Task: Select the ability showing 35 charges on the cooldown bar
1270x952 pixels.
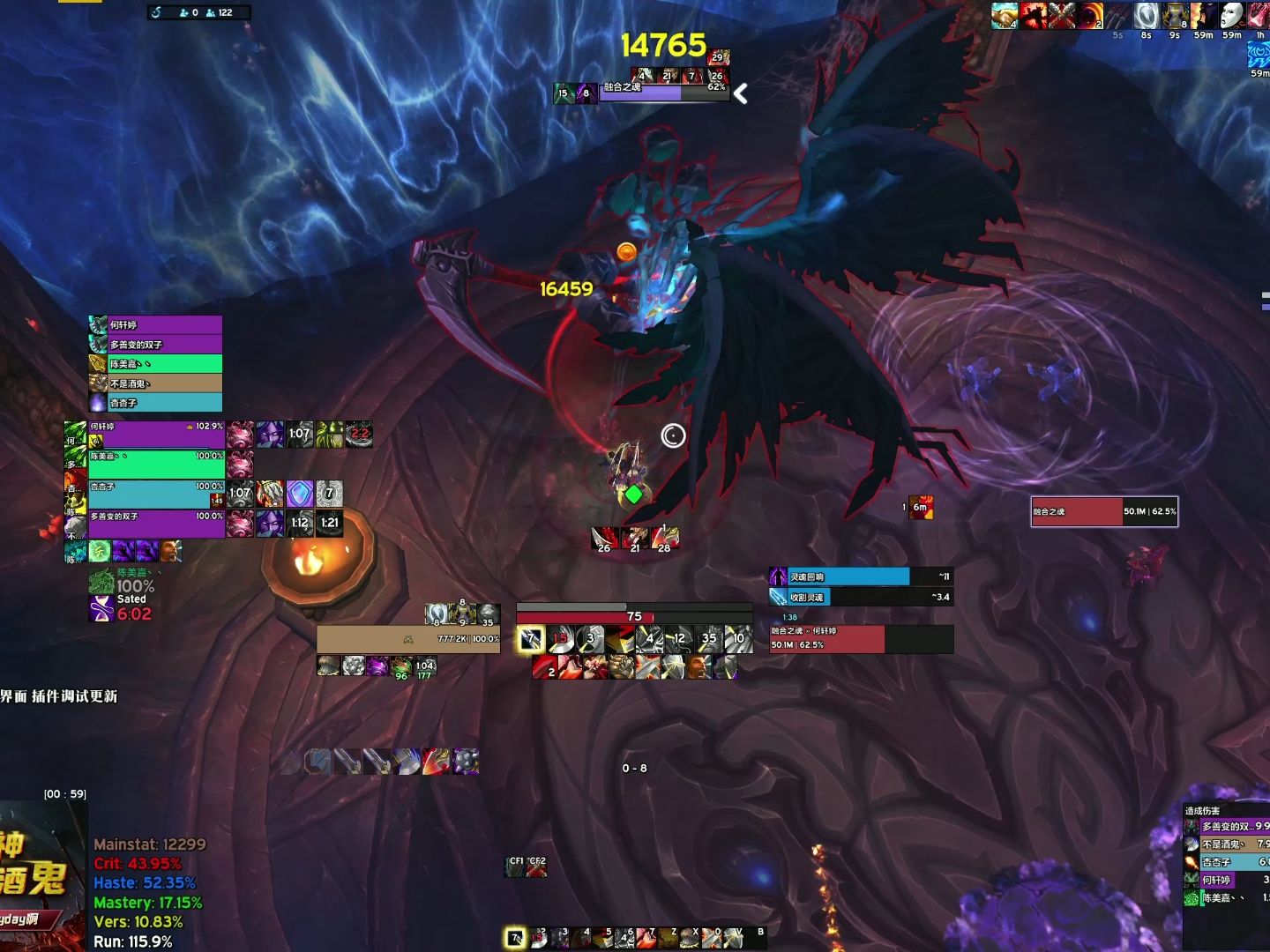Action: [708, 638]
